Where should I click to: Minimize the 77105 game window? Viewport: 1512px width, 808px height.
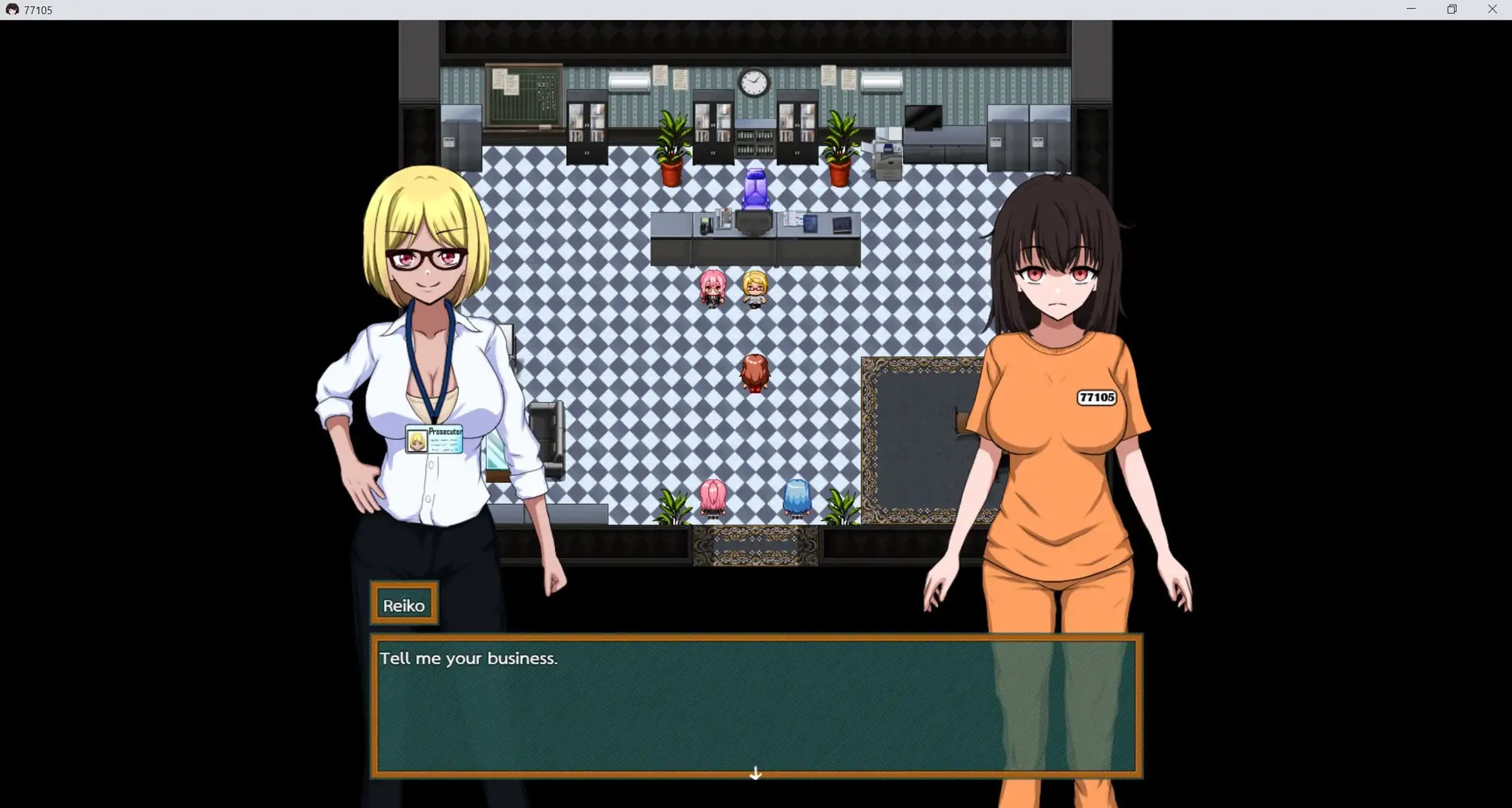coord(1411,9)
